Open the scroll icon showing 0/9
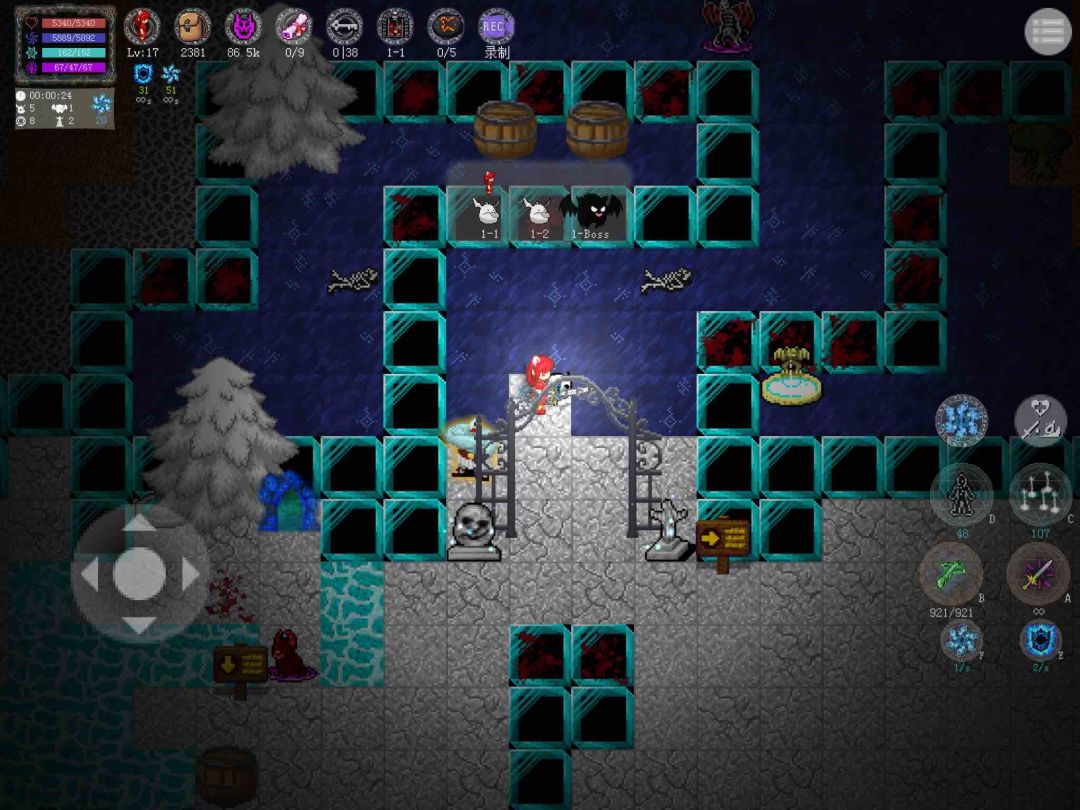This screenshot has height=810, width=1080. click(x=294, y=26)
